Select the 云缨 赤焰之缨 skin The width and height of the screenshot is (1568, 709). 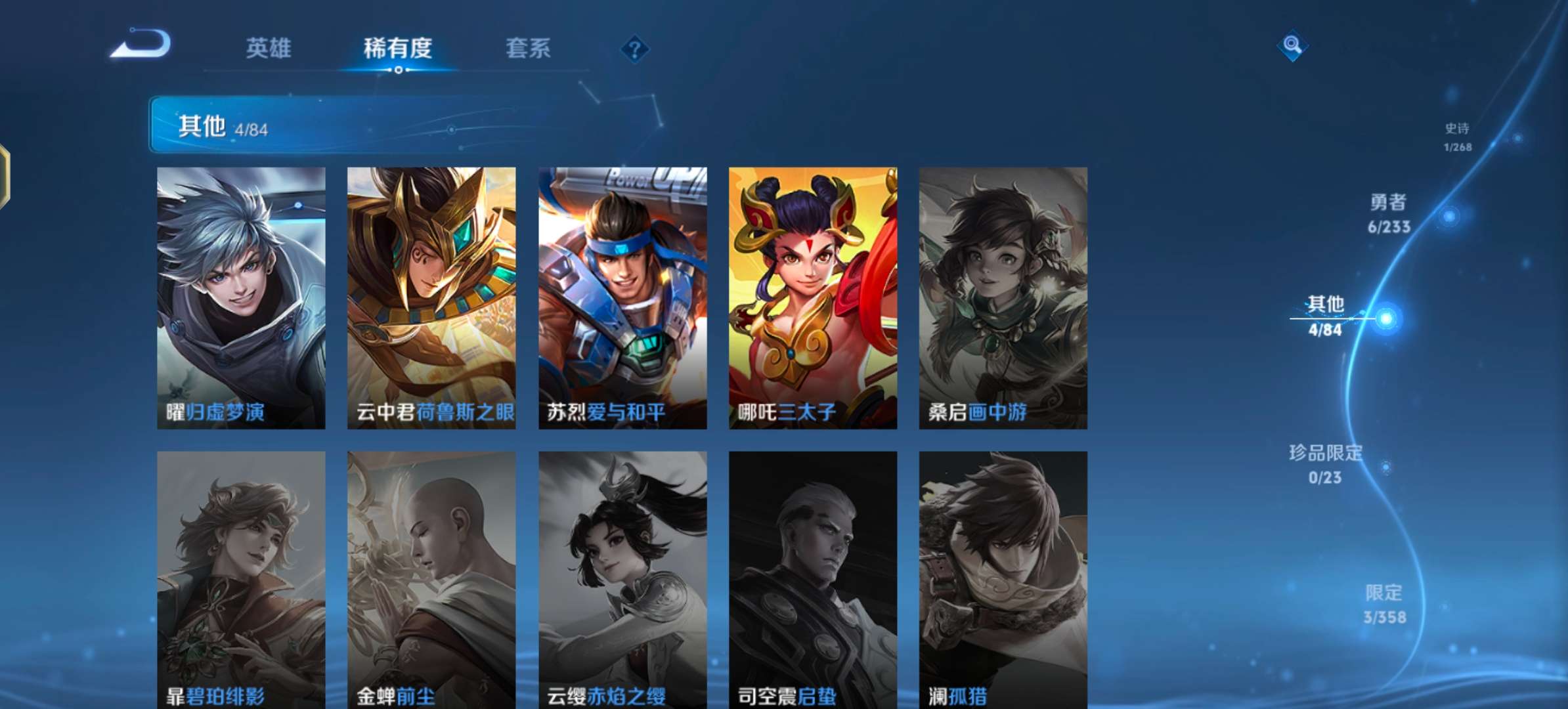[x=622, y=578]
